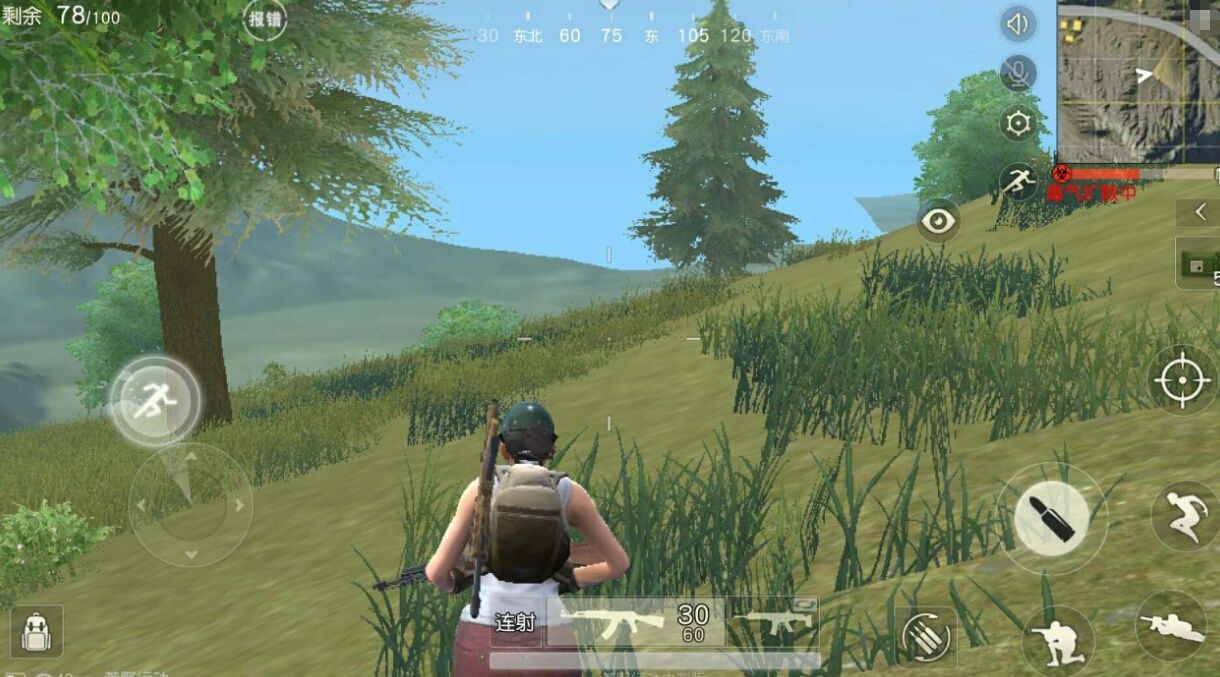
Task: Tap the 报错 report button
Action: (x=264, y=19)
